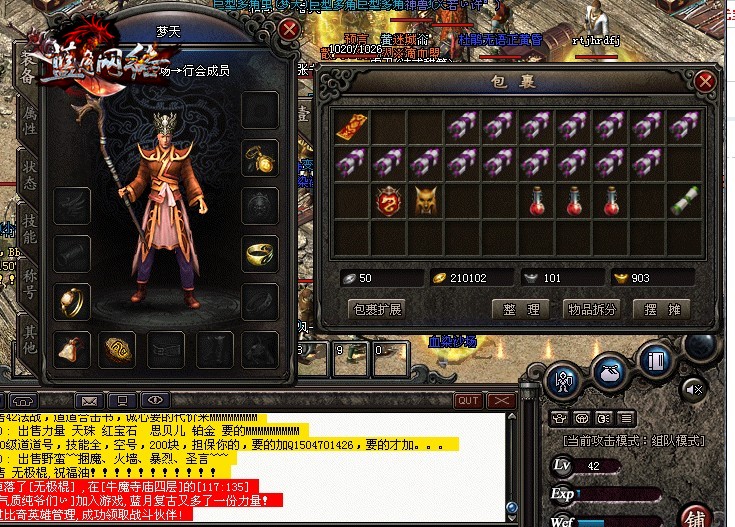Sort the bag with the 整理 button

click(x=521, y=309)
